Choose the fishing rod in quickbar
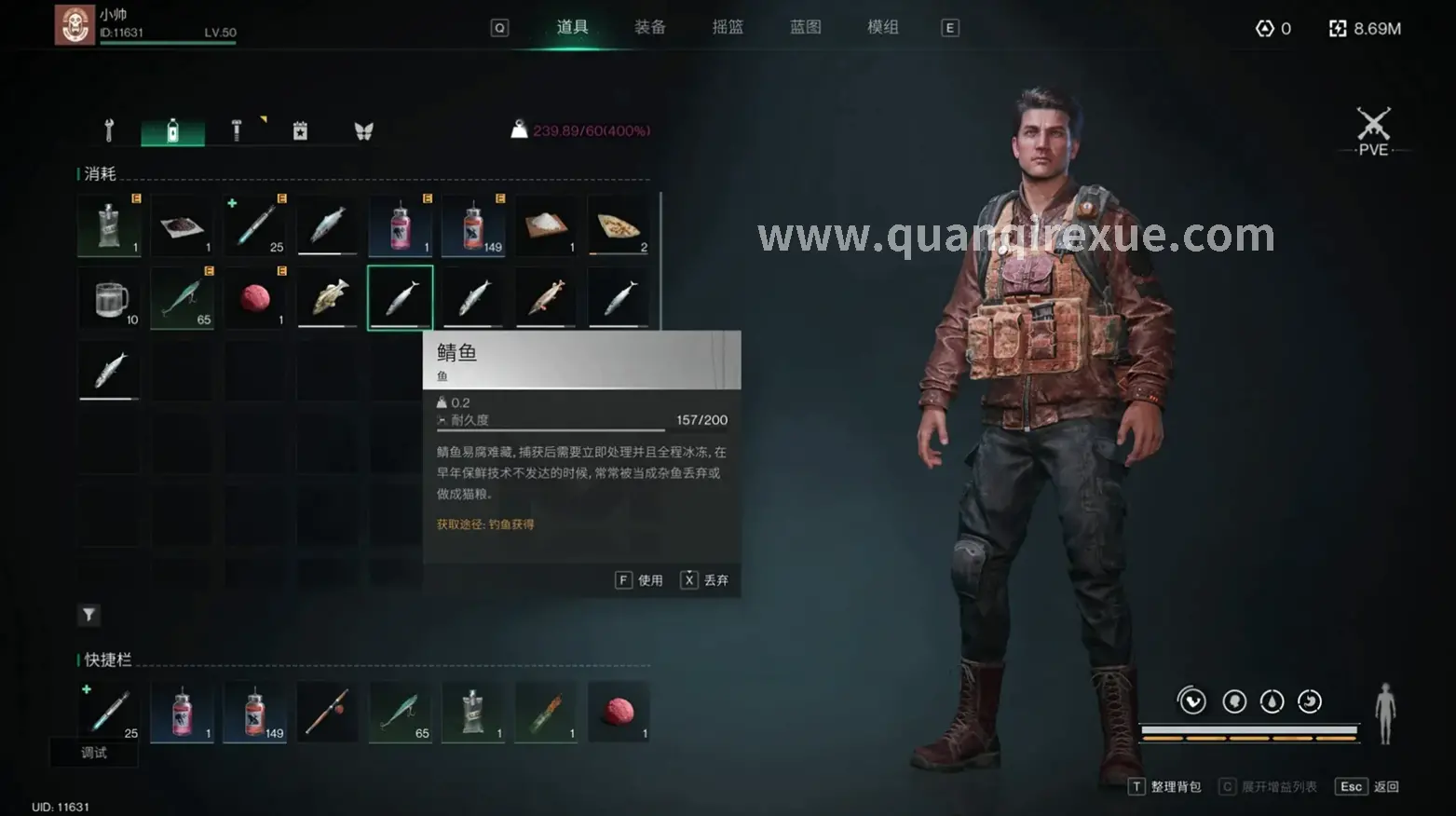Viewport: 1456px width, 816px height. (327, 713)
